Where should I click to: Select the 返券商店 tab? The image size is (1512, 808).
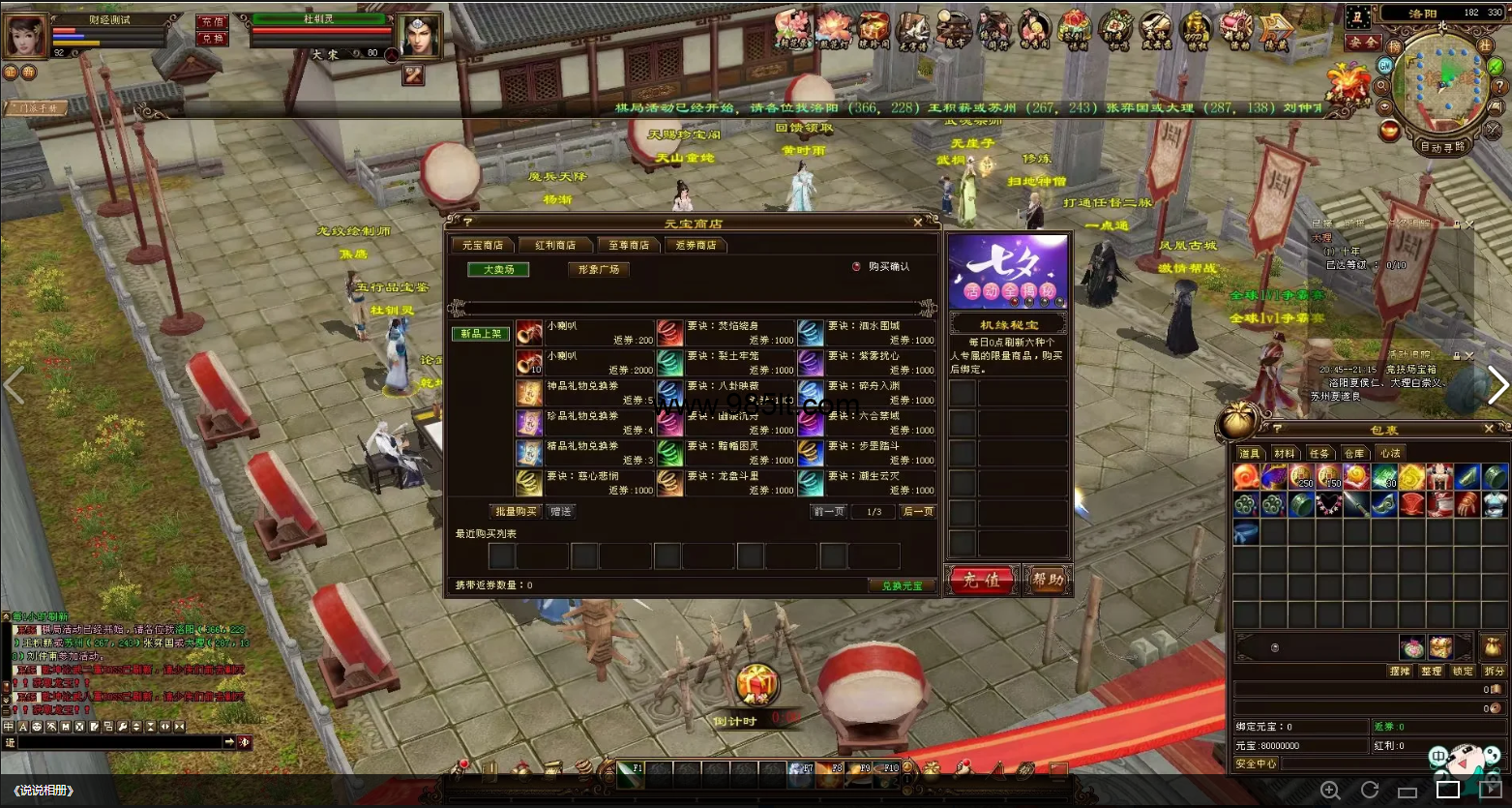(696, 246)
